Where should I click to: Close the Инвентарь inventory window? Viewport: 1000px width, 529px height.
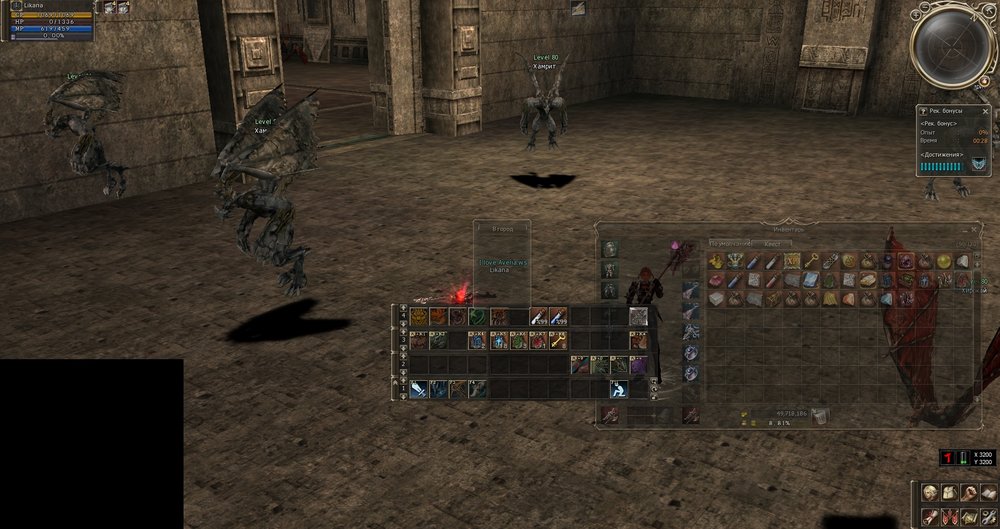click(x=975, y=228)
